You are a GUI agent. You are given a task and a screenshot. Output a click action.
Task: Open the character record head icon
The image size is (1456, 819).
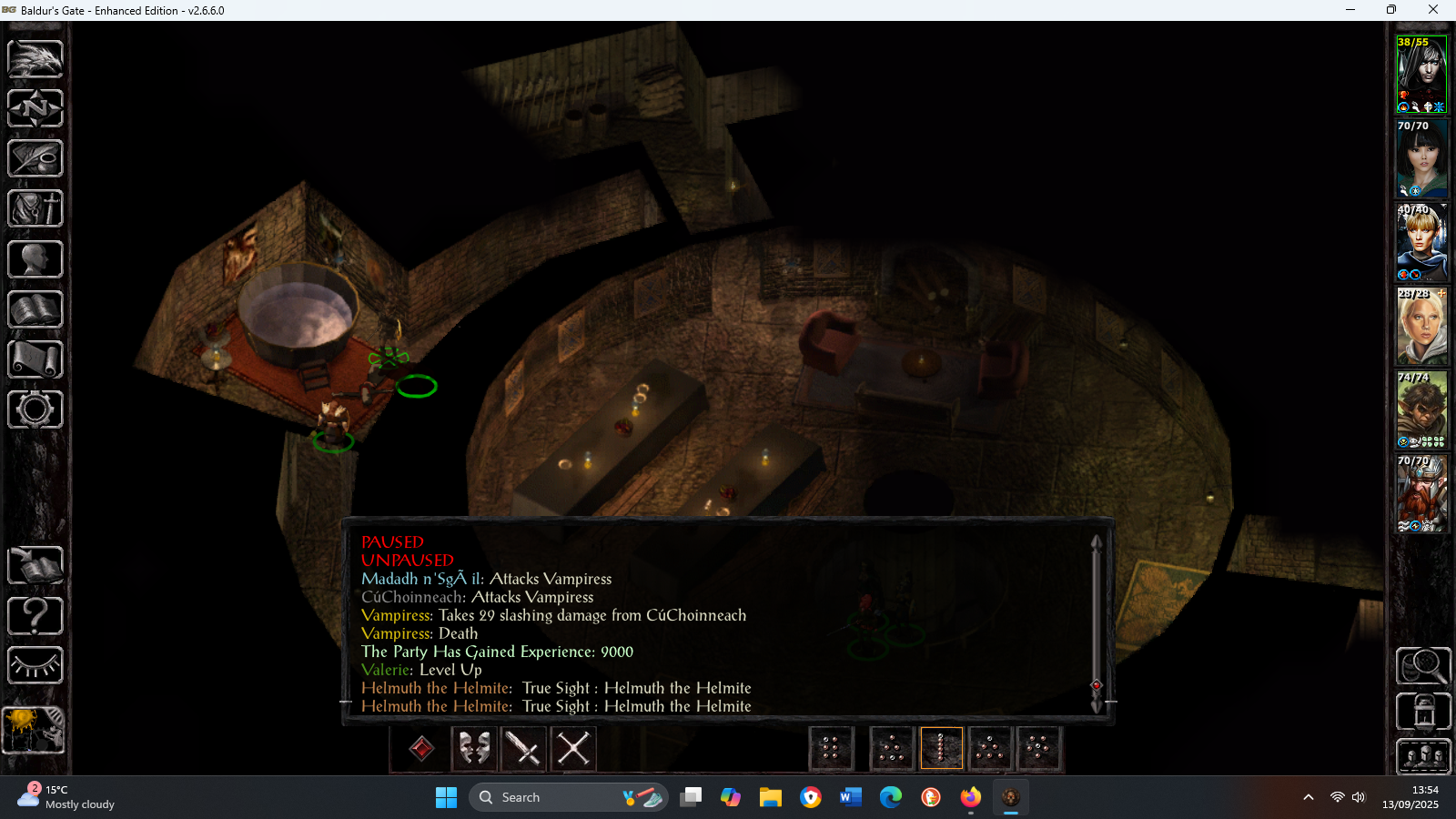point(35,259)
